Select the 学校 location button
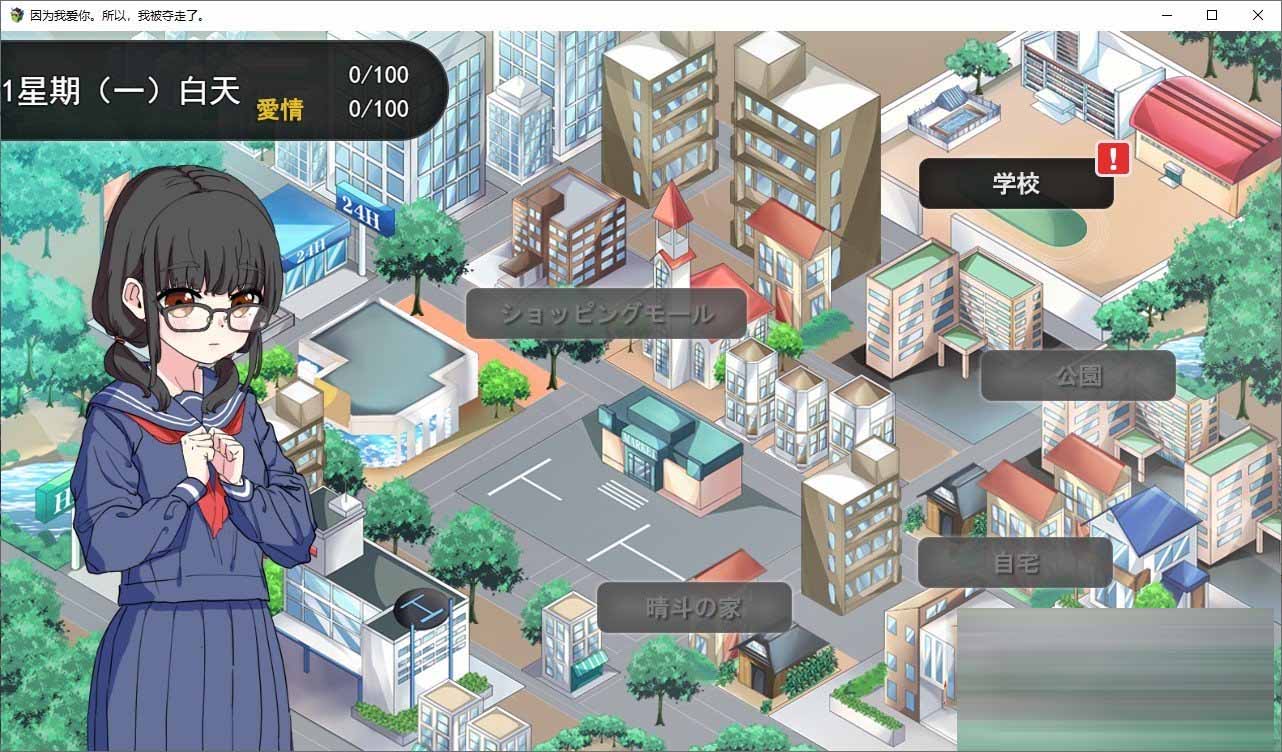This screenshot has height=752, width=1282. (x=1015, y=184)
